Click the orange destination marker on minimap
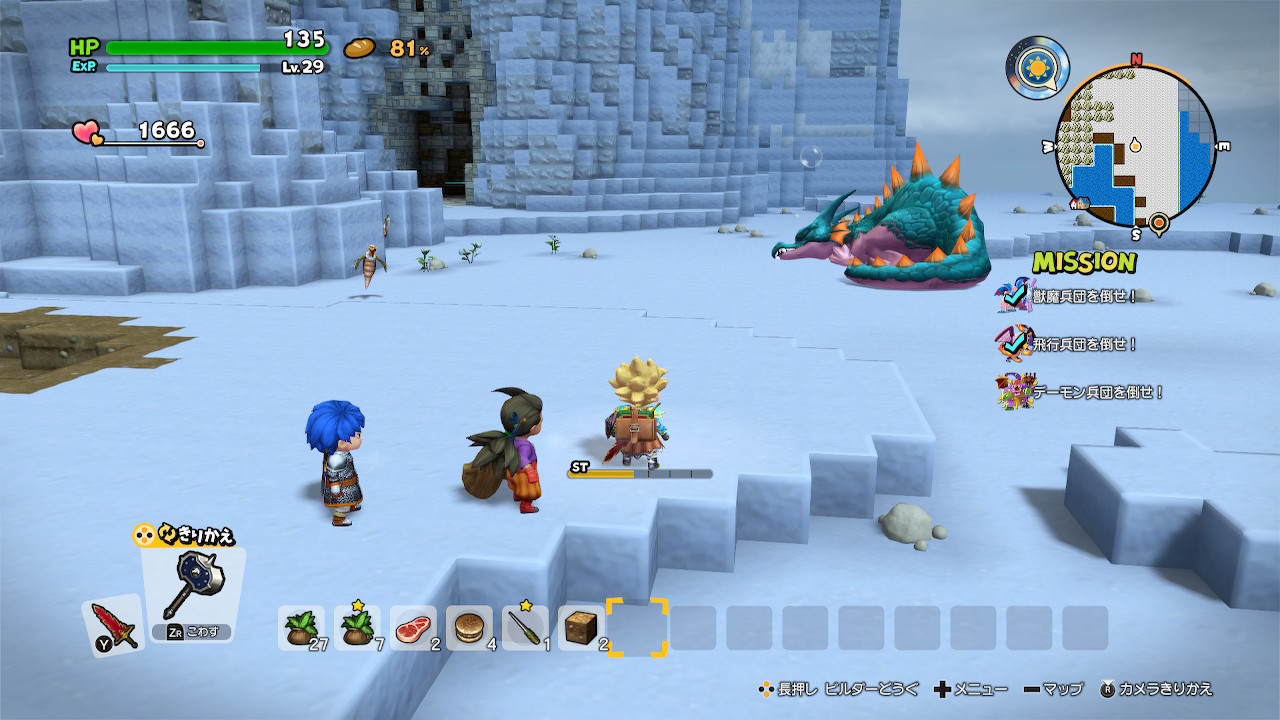Image resolution: width=1280 pixels, height=720 pixels. pos(1159,222)
